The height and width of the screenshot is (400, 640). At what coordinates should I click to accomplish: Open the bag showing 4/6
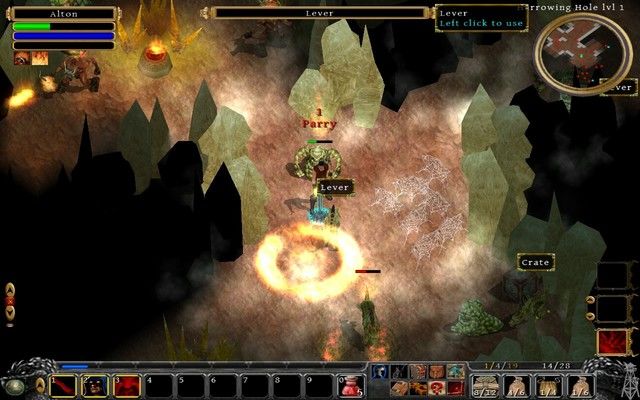pyautogui.click(x=516, y=386)
